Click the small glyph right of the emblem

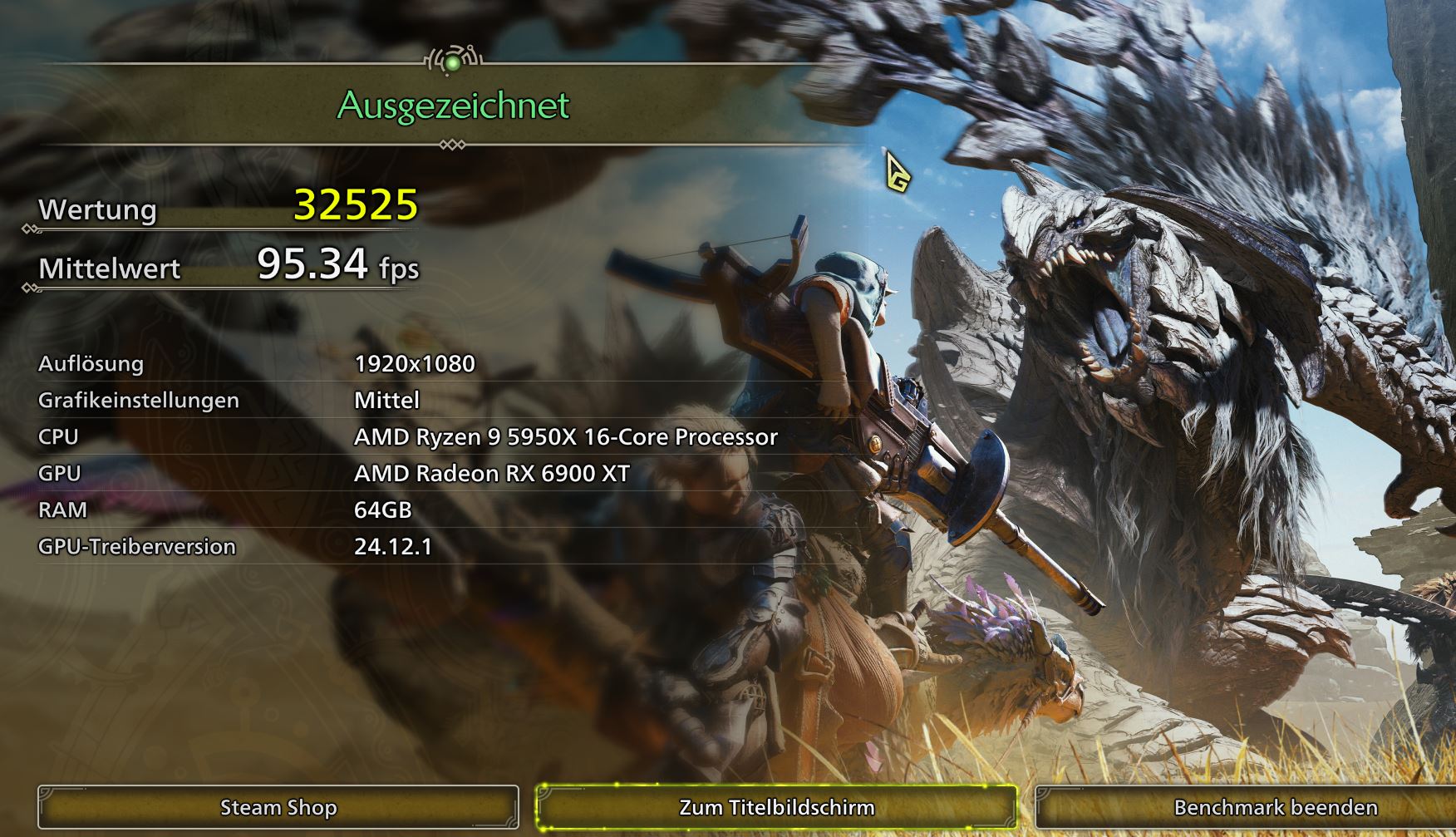coord(480,60)
